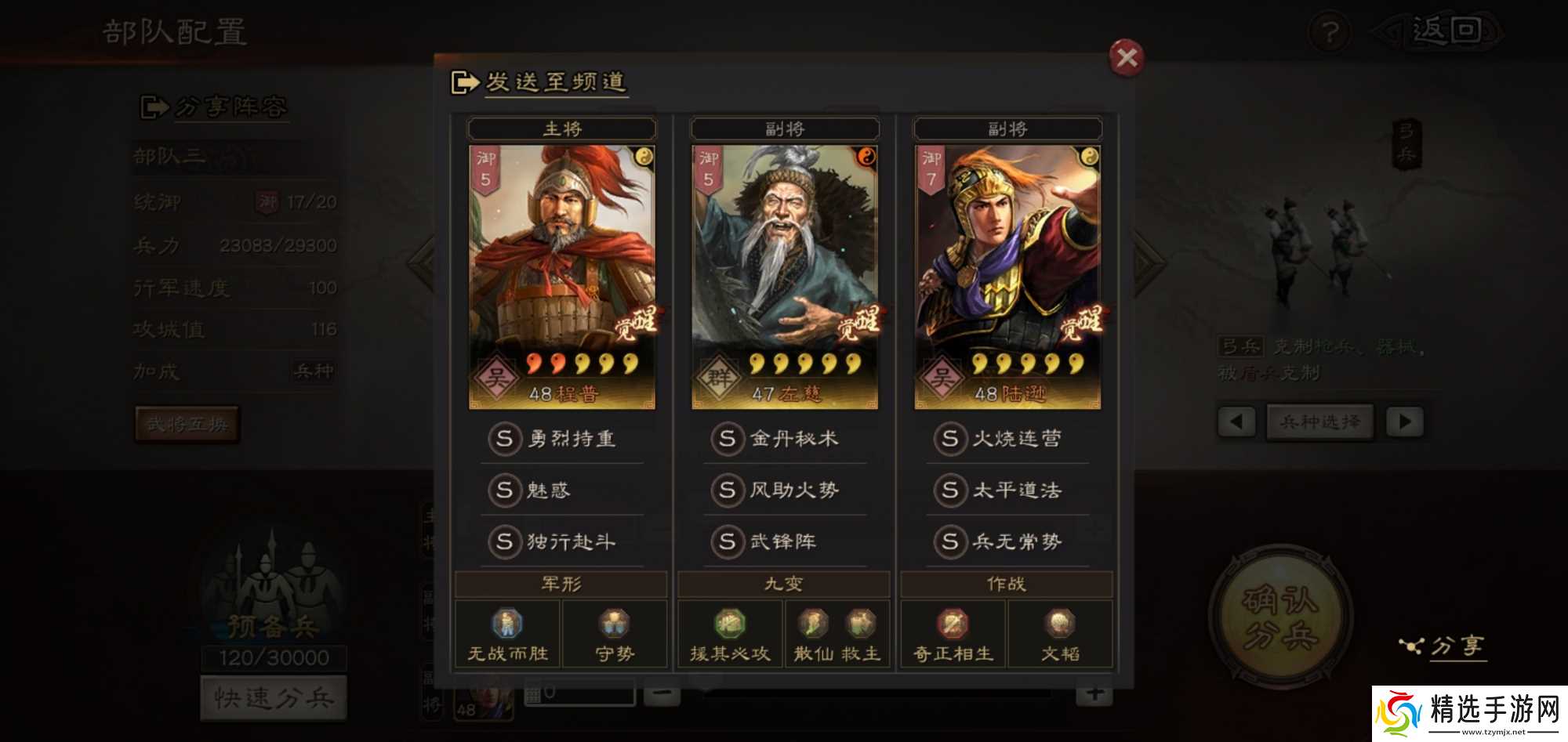This screenshot has height=742, width=1568.
Task: Click the left arrow beside 兵种选择
Action: 1235,420
